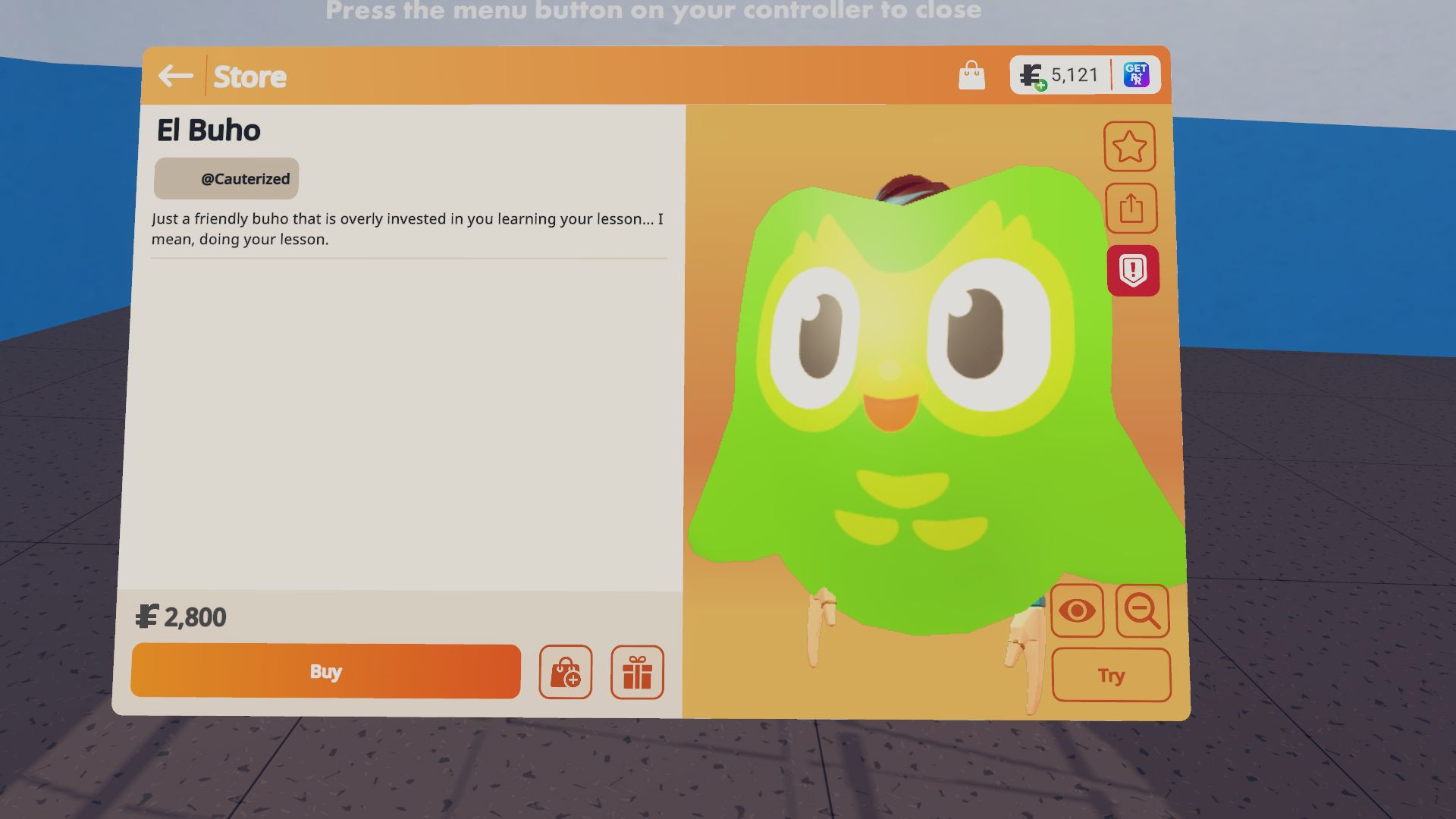Image resolution: width=1456 pixels, height=819 pixels.
Task: Go back using the arrow at top left
Action: click(175, 75)
